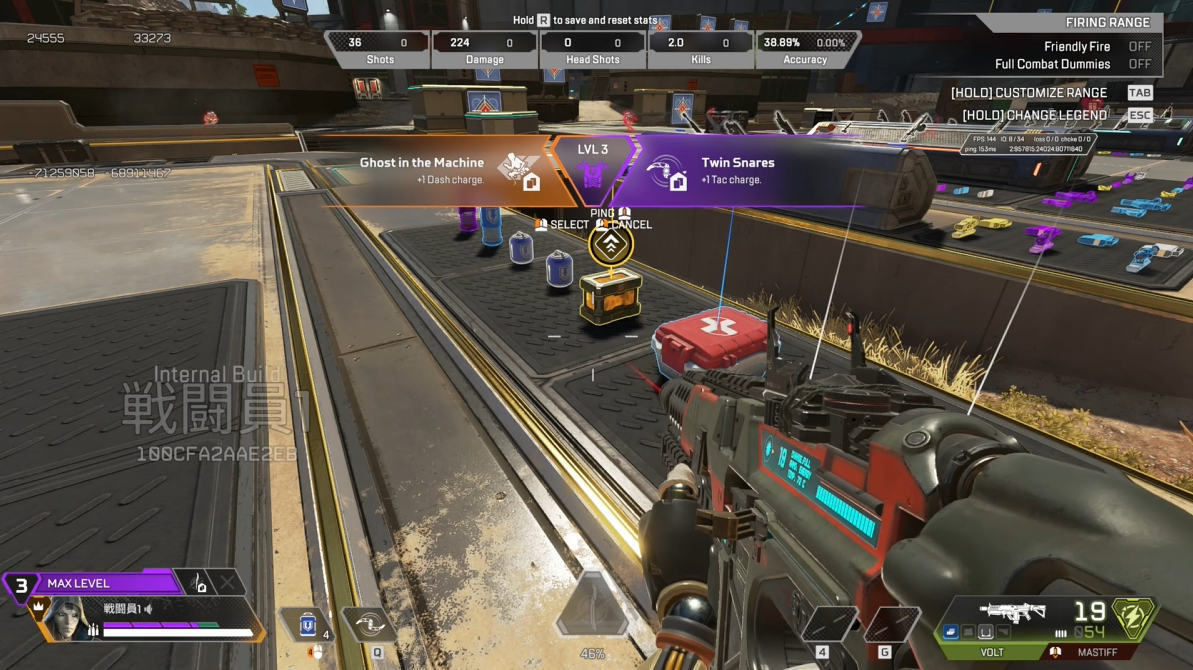Activate the tactical ability icon
Screen dimensions: 1193x670
click(x=369, y=624)
